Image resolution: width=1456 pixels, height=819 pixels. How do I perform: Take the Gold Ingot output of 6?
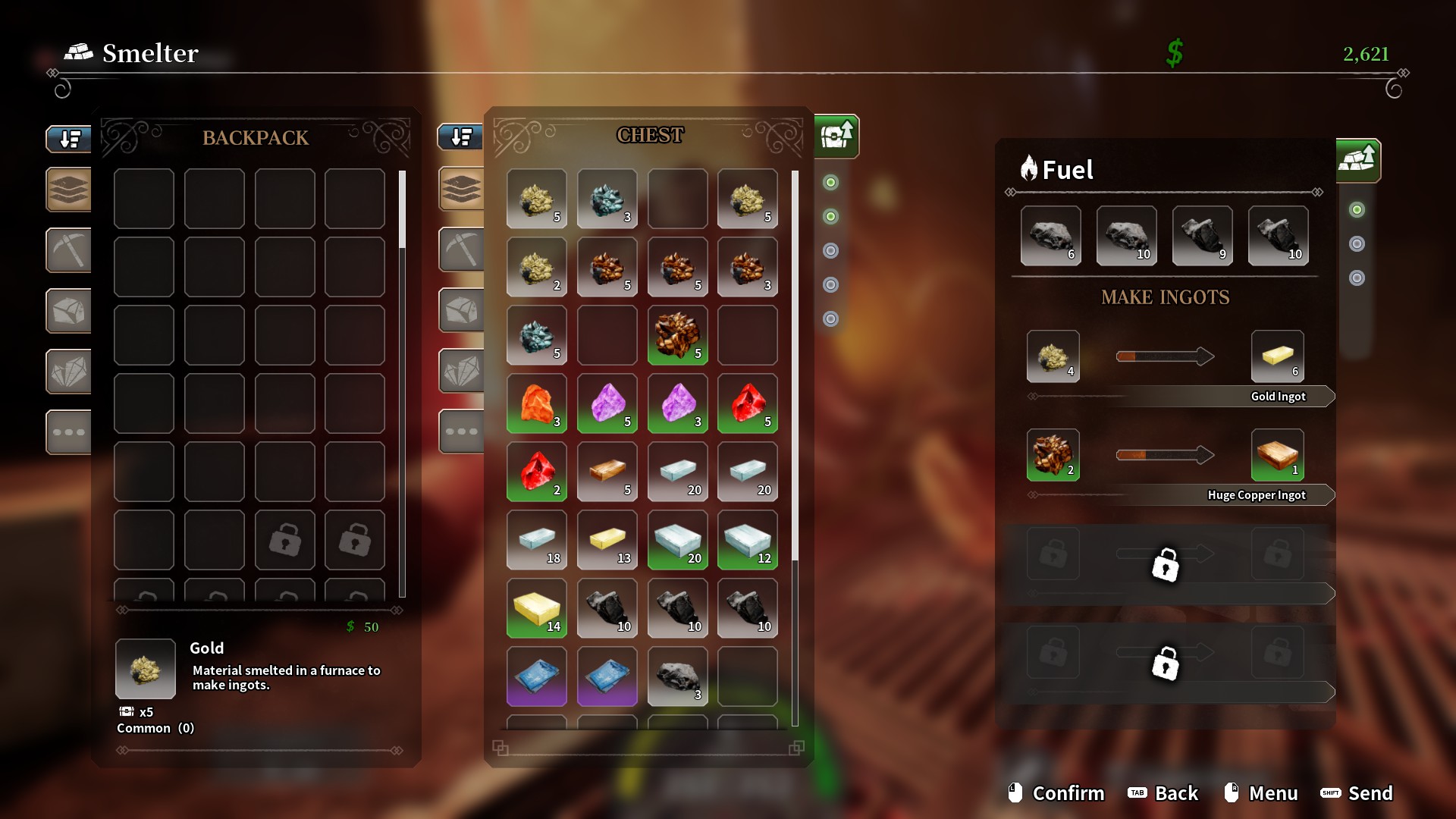click(x=1278, y=356)
